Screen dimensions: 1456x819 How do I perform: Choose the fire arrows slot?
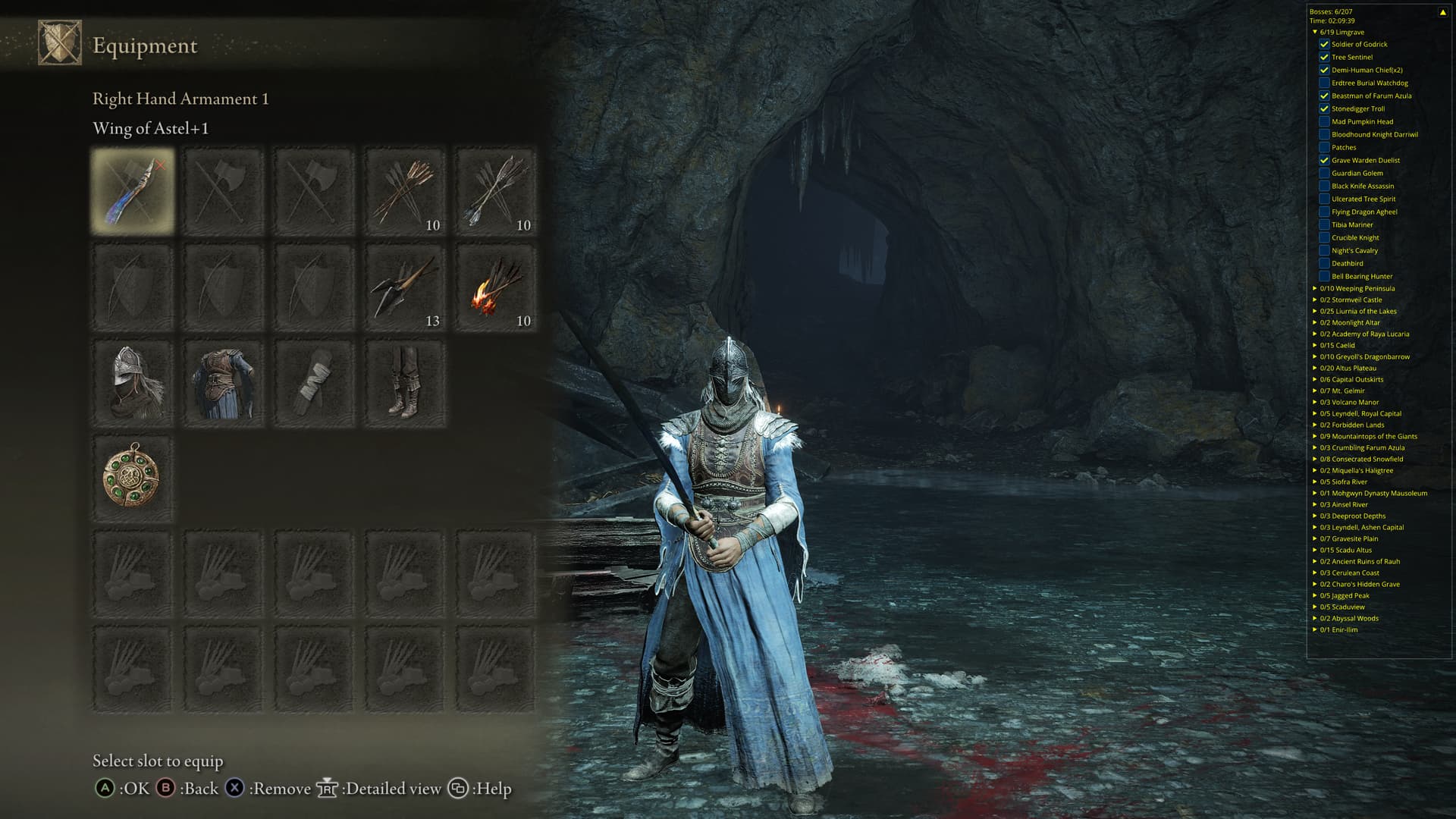click(496, 288)
